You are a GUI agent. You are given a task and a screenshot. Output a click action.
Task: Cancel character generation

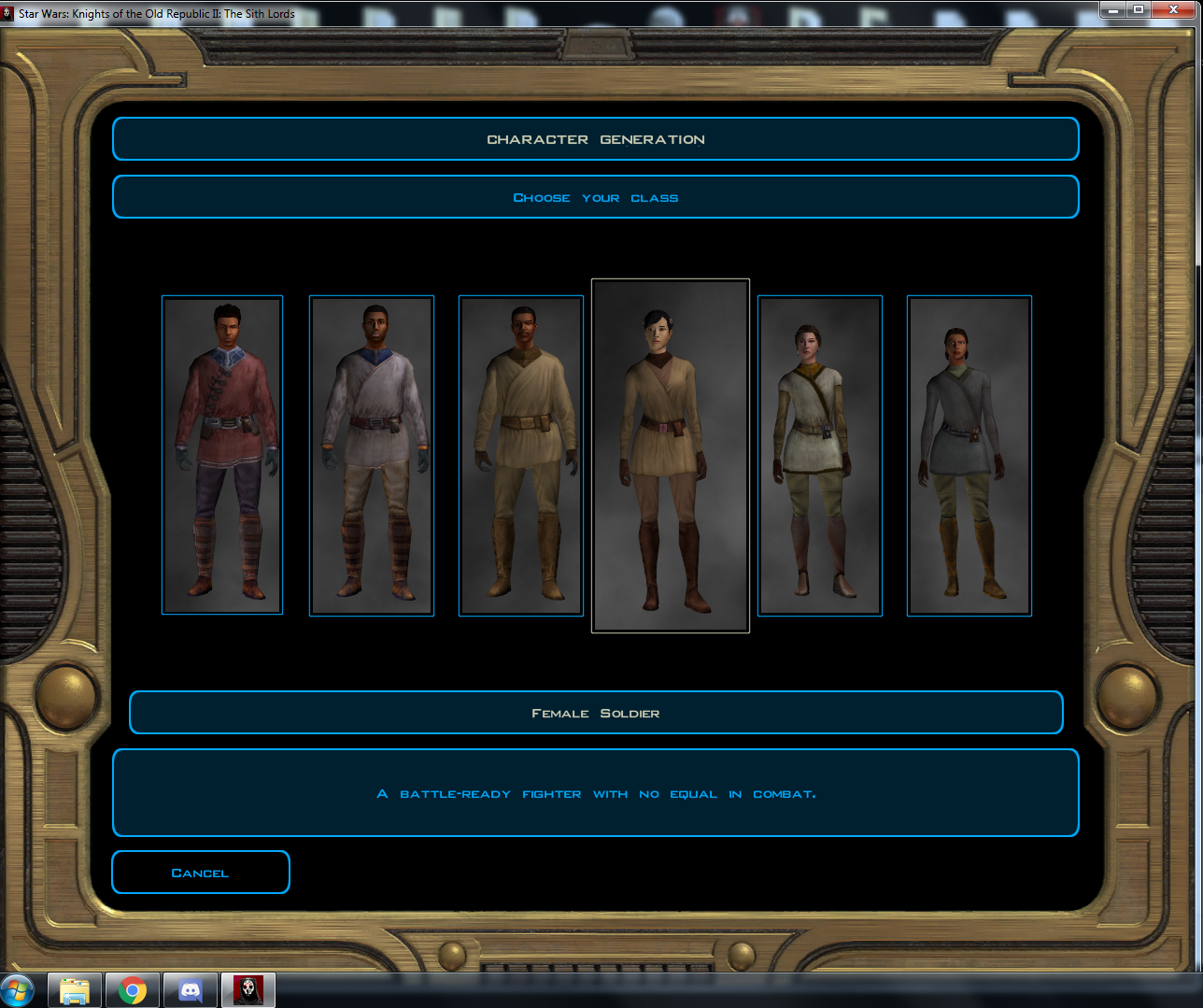tap(201, 873)
